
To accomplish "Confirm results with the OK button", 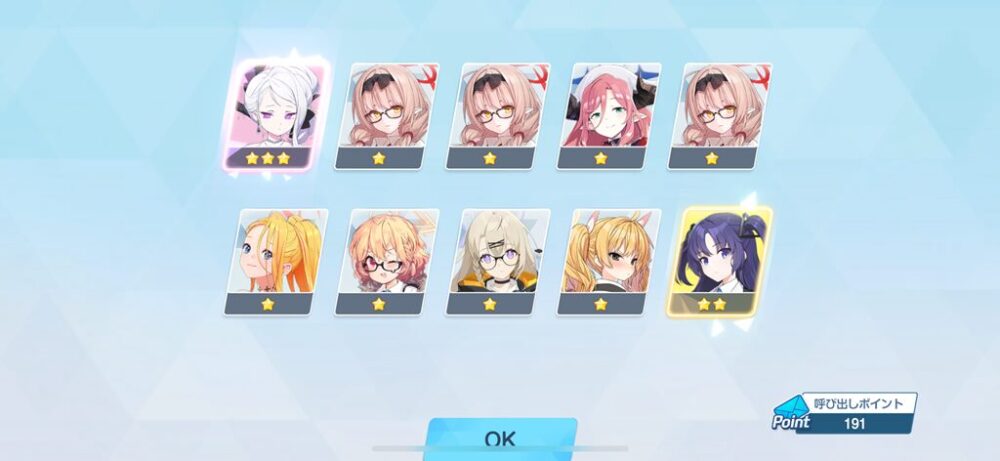I will tap(500, 439).
